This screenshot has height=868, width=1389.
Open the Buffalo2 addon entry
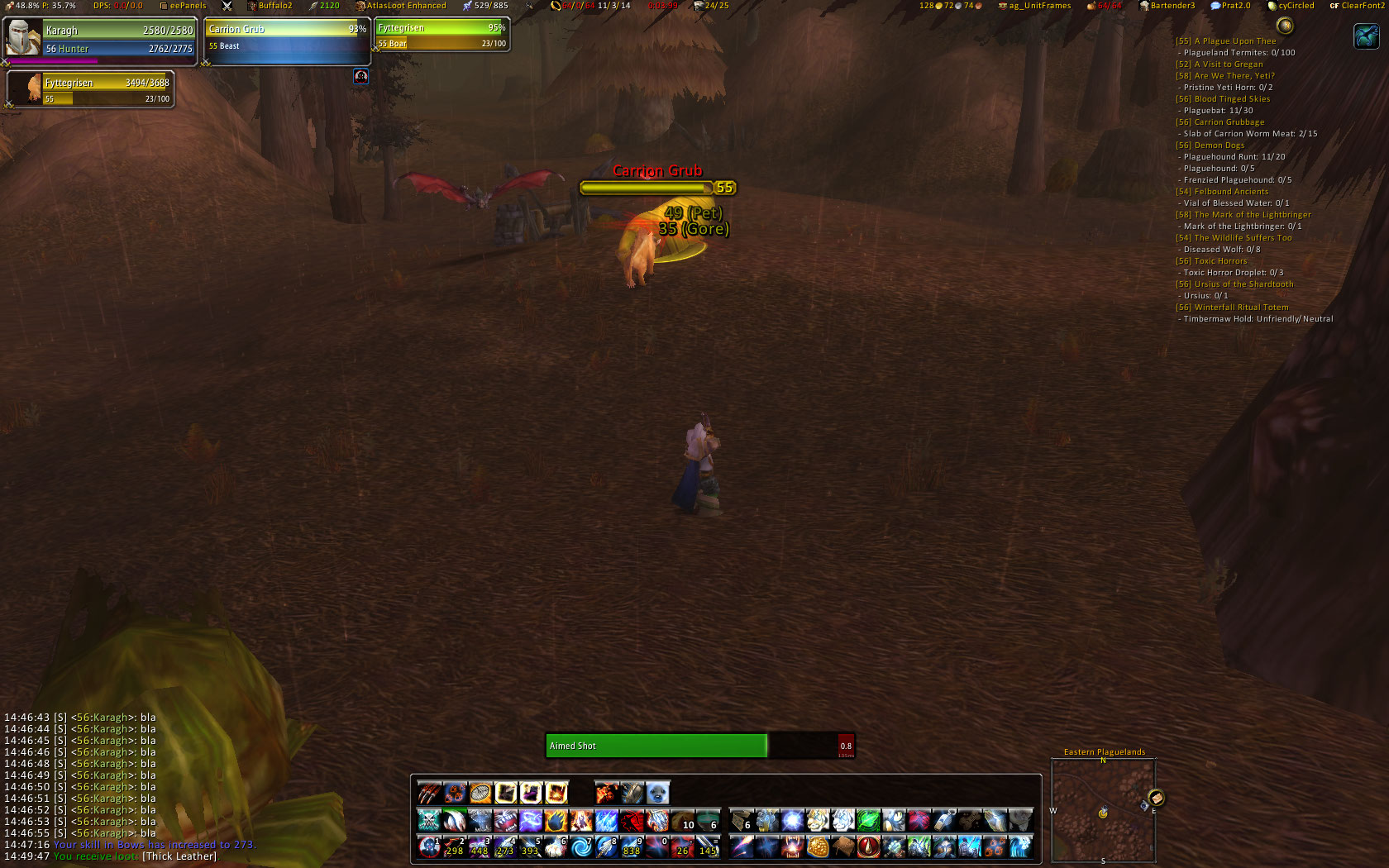coord(274,6)
